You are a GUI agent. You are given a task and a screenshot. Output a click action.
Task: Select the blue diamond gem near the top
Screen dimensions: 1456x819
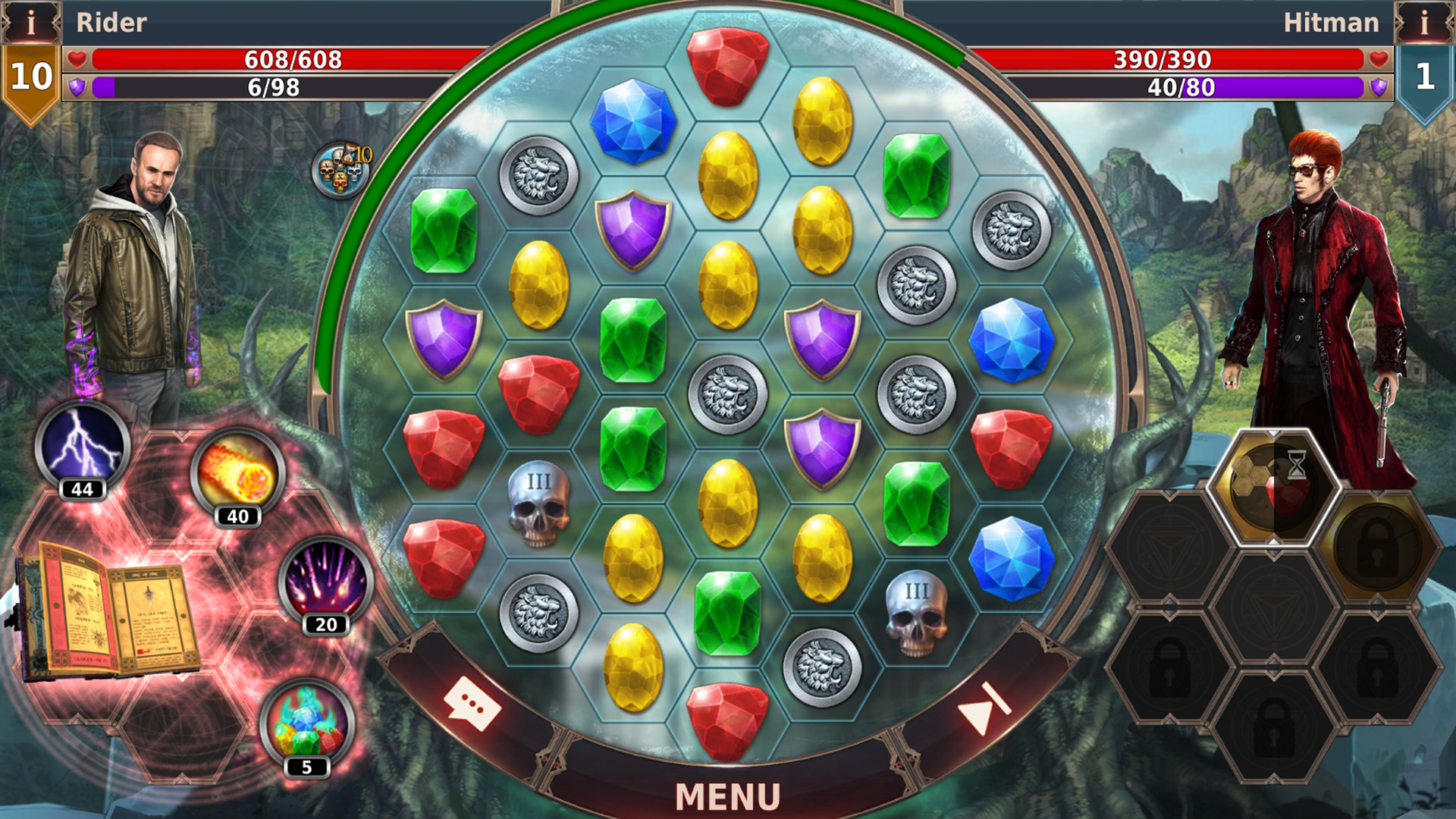coord(632,121)
